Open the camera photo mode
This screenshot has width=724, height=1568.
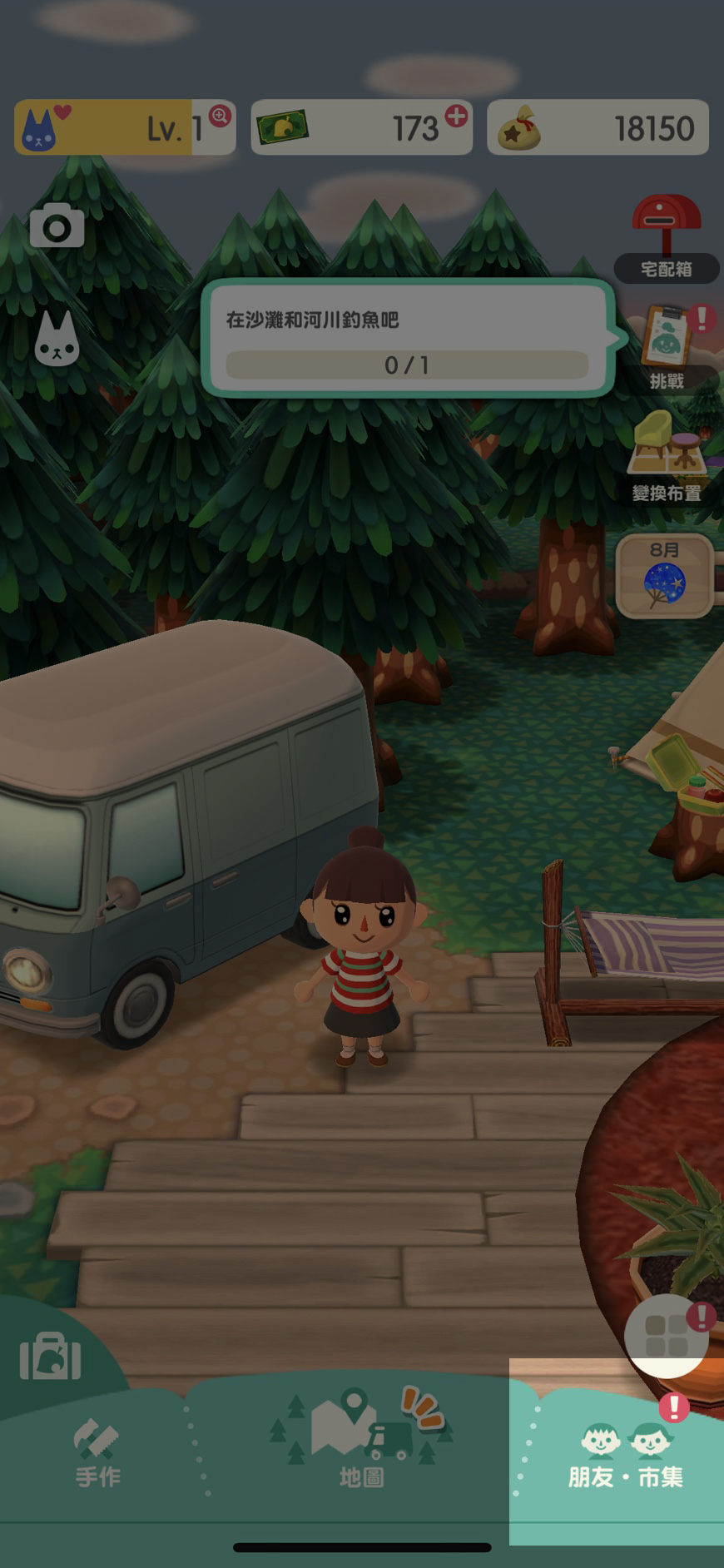pos(57,225)
